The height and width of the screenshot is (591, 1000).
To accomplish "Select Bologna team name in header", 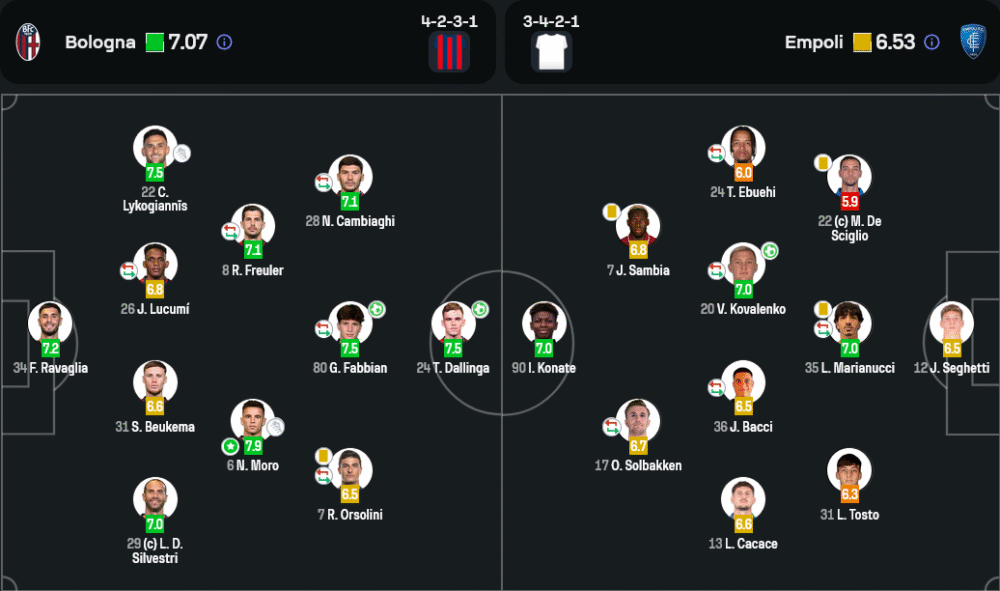I will click(x=100, y=42).
